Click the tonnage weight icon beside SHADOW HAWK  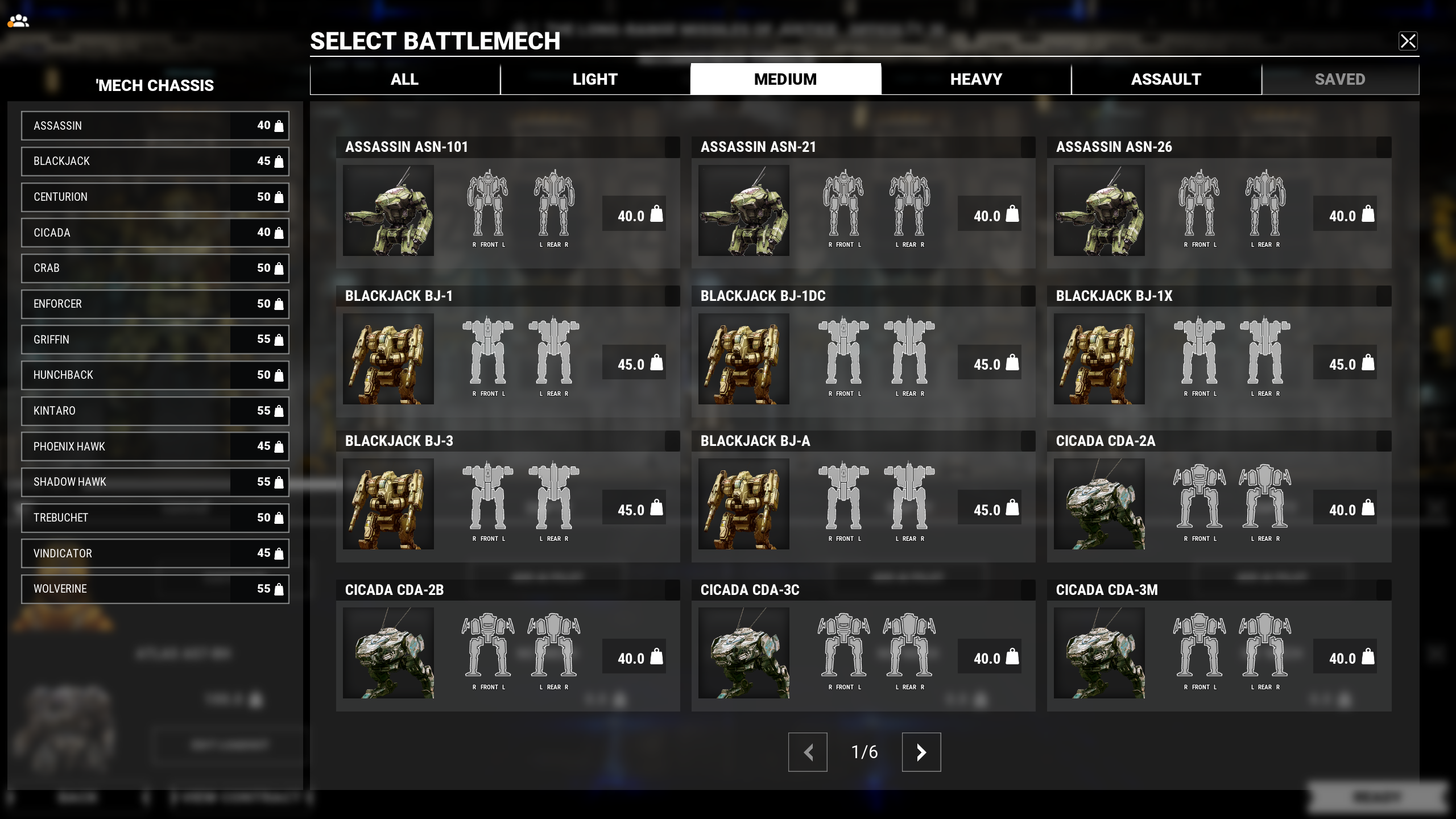click(x=278, y=482)
